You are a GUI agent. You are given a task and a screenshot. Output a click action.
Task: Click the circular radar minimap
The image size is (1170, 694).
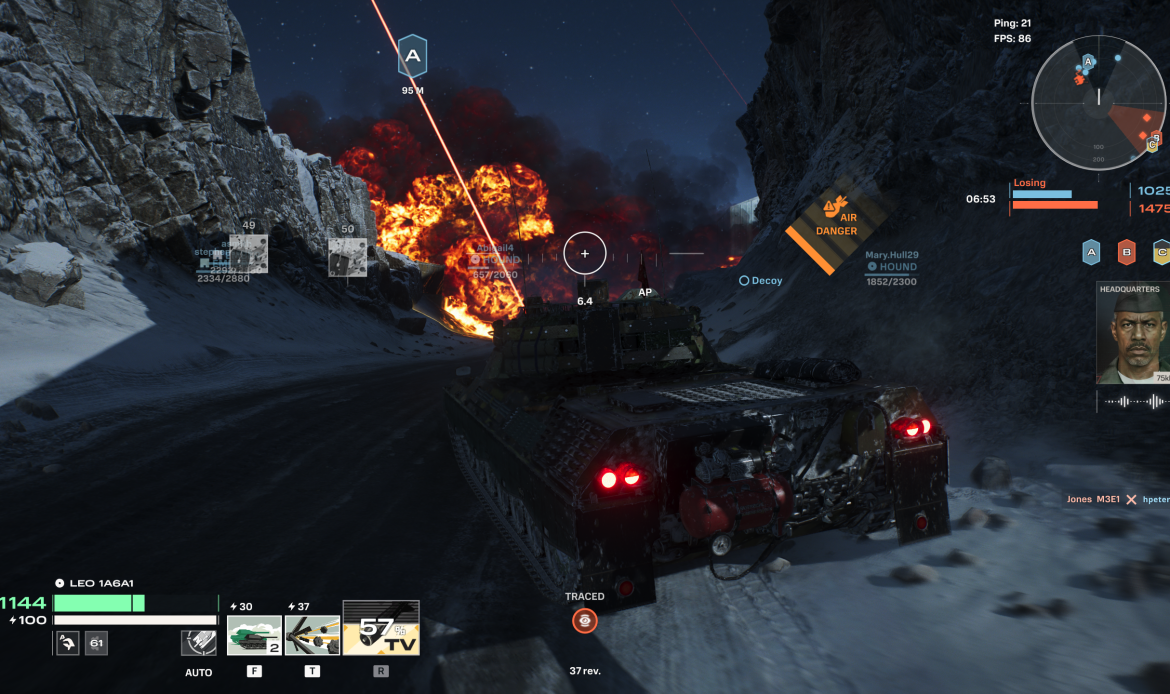coord(1098,102)
